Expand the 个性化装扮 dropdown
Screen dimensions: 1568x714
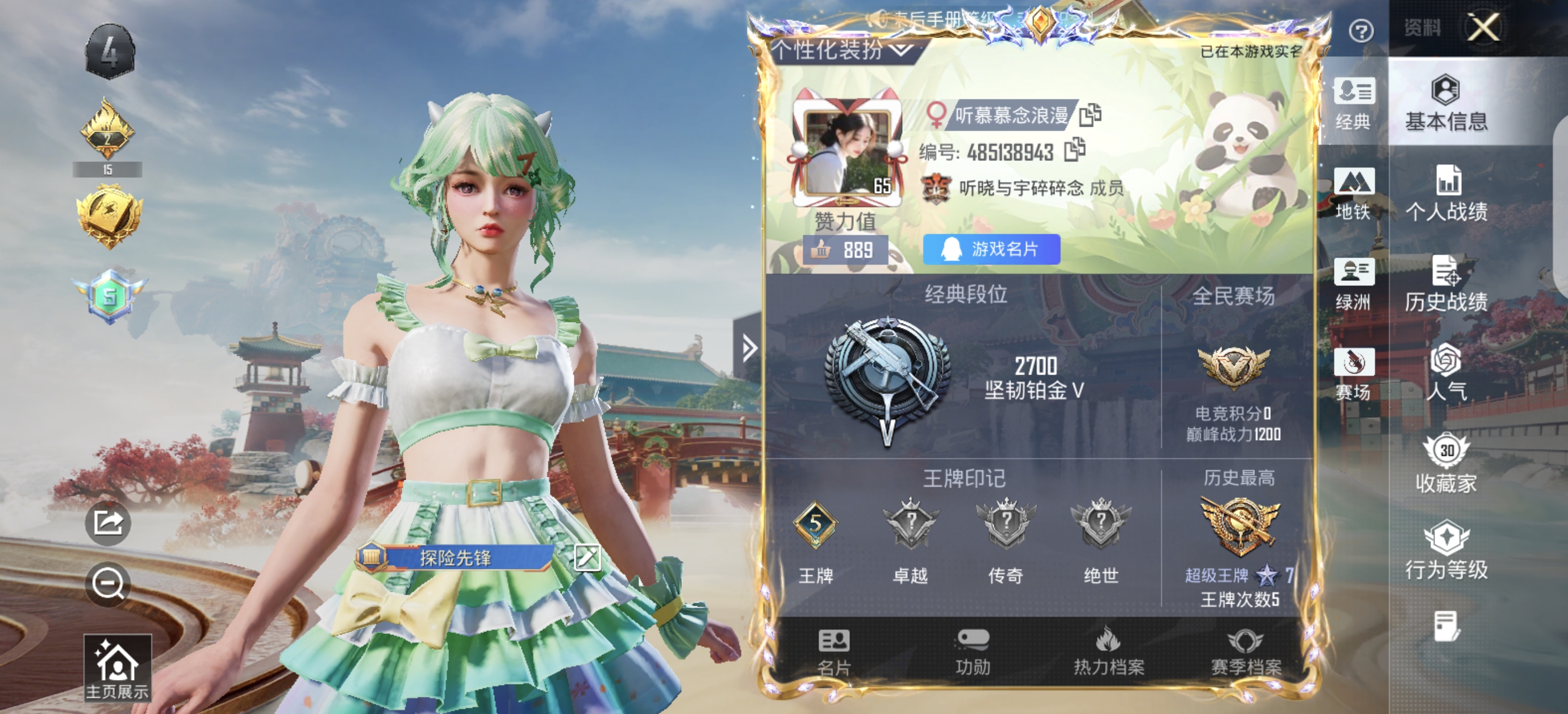pos(843,50)
